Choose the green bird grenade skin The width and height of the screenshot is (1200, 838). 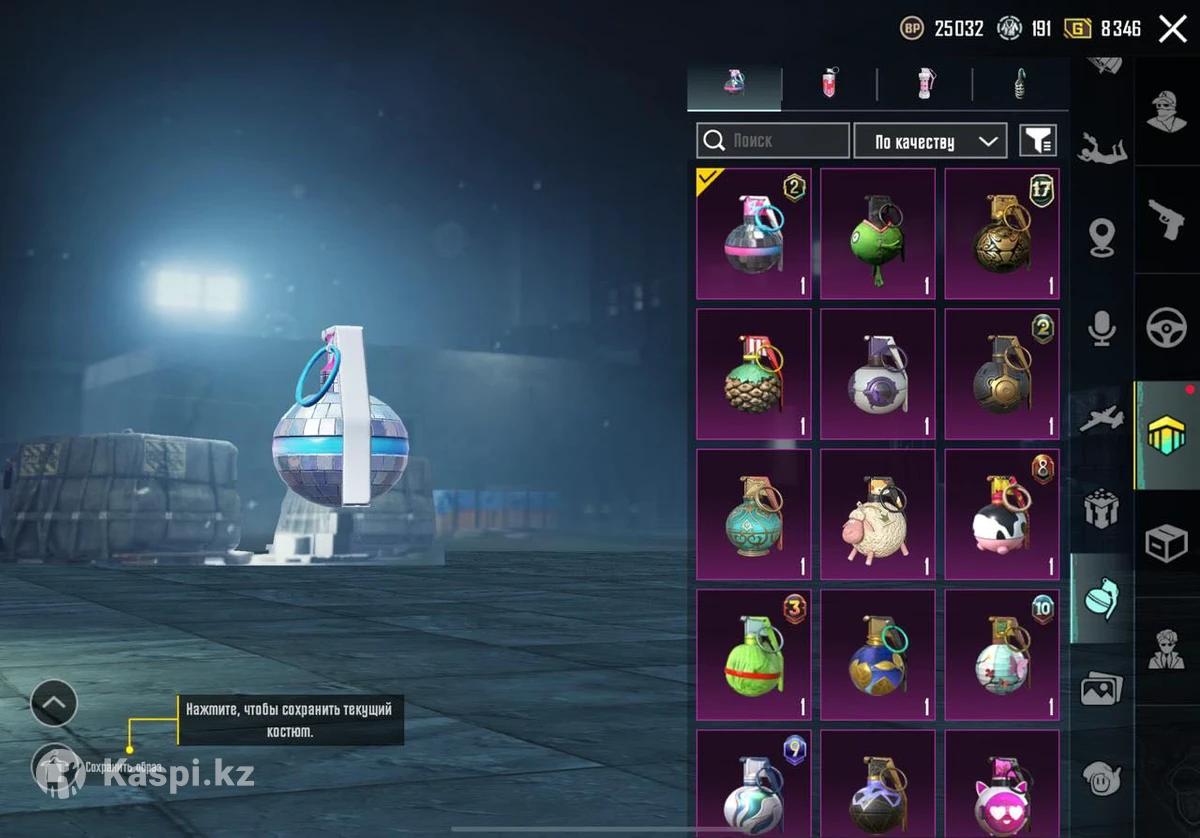click(x=878, y=234)
